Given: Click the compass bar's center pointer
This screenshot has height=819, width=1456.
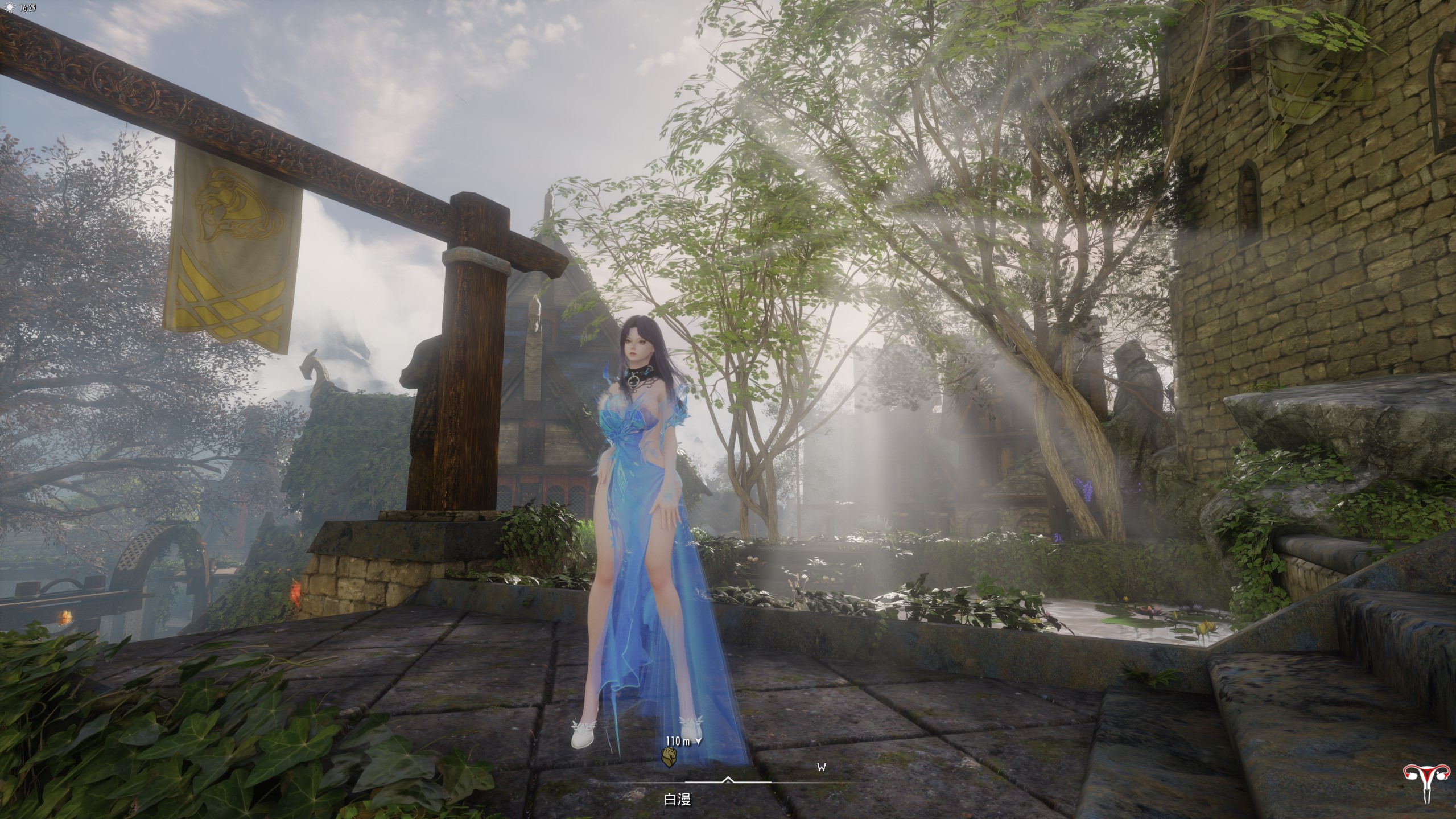Looking at the screenshot, I should point(727,779).
